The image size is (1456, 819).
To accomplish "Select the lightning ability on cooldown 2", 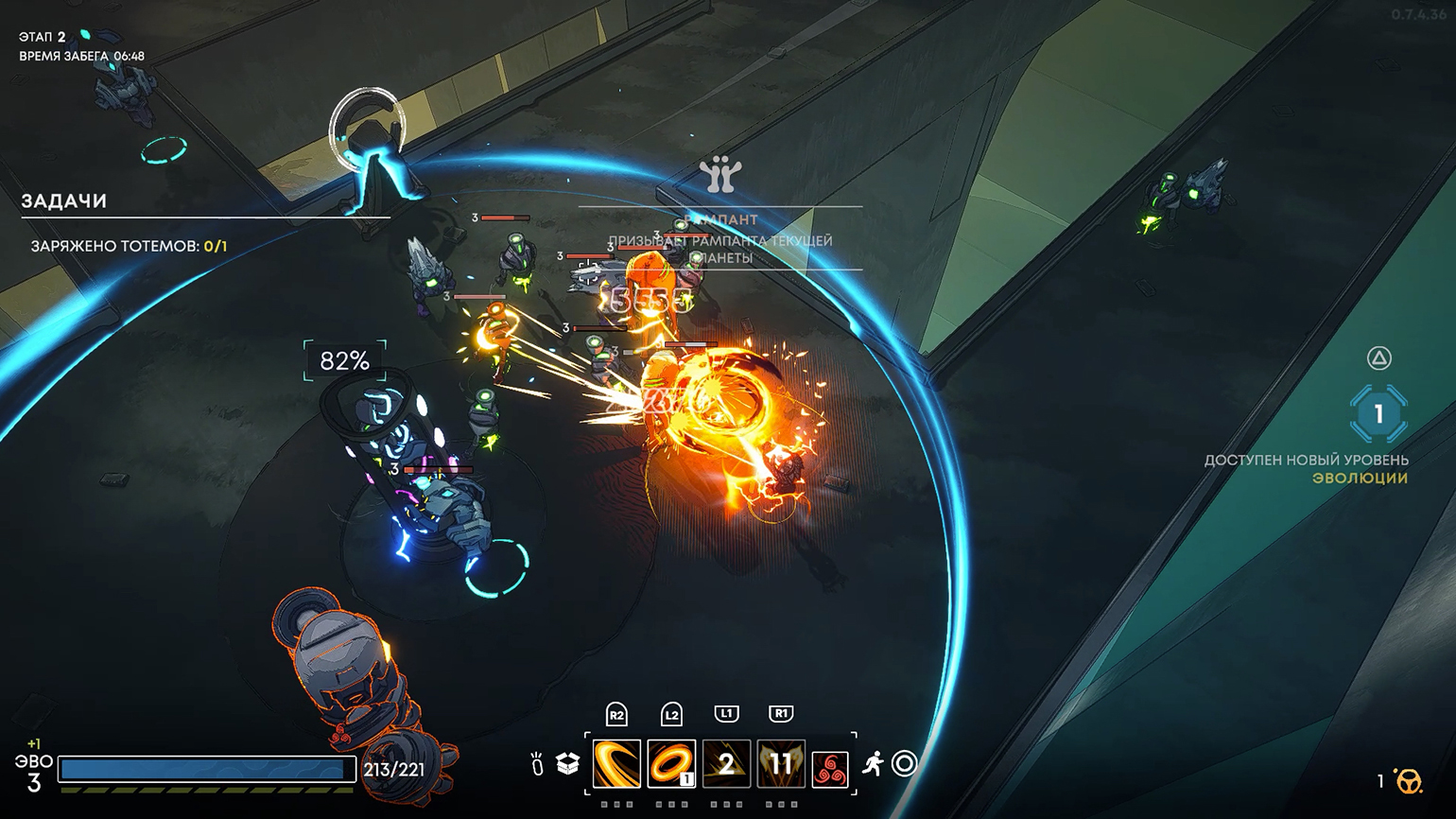I will click(x=726, y=763).
